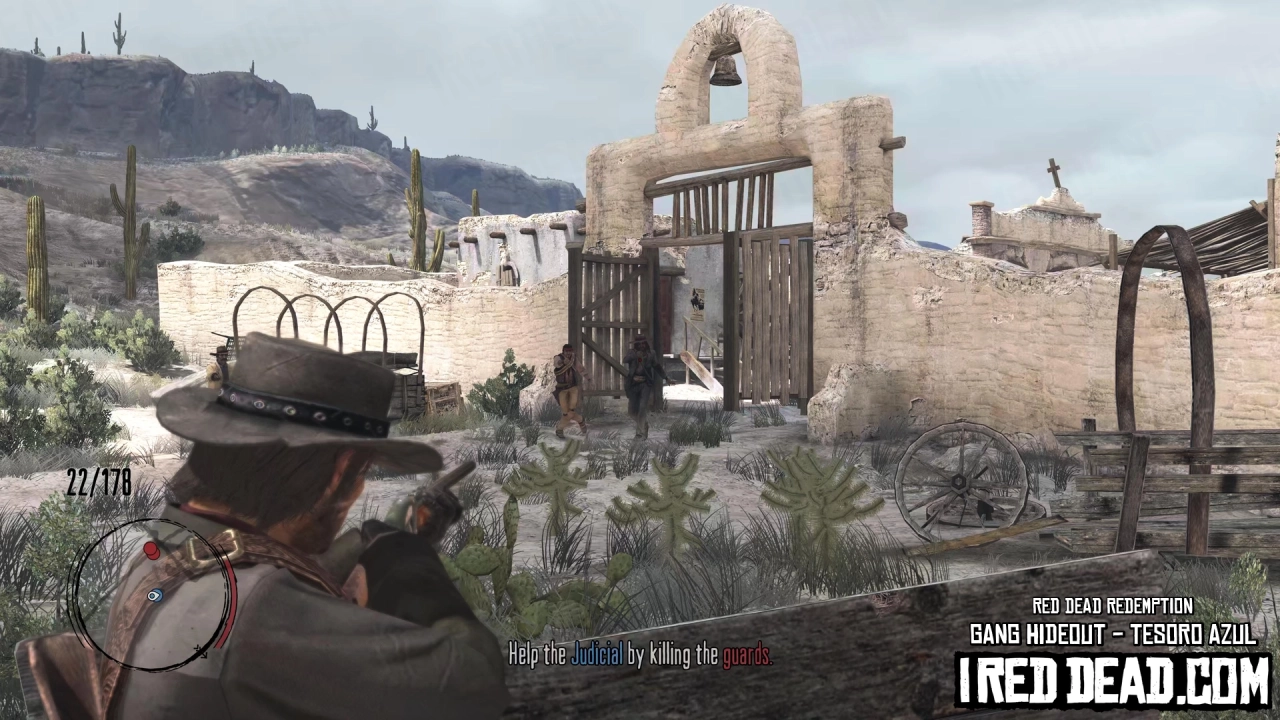Select the RED DEAD REDEMPTION label
Viewport: 1280px width, 720px height.
coord(1113,605)
